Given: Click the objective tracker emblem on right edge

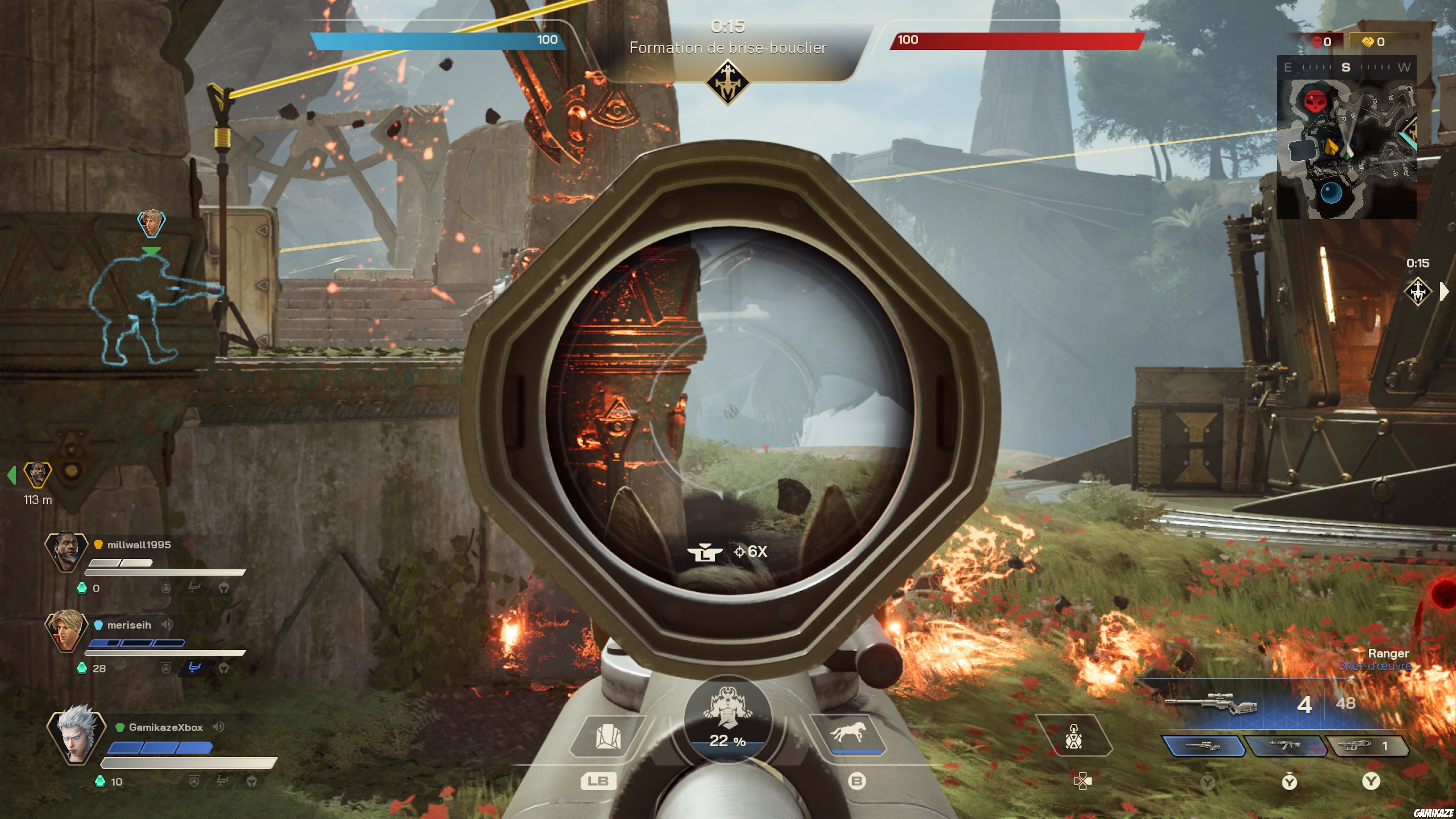Looking at the screenshot, I should point(1418,292).
